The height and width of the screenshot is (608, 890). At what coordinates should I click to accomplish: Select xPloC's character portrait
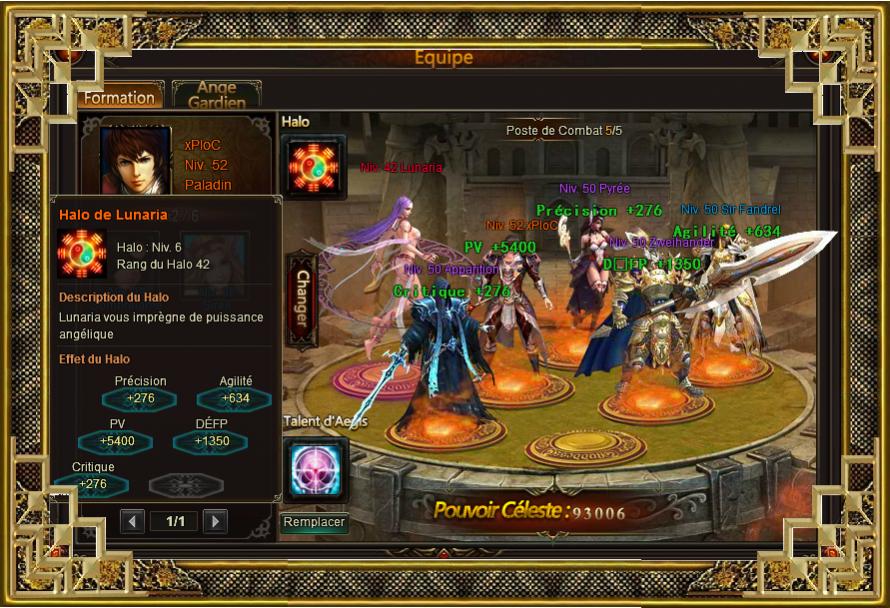click(x=135, y=158)
